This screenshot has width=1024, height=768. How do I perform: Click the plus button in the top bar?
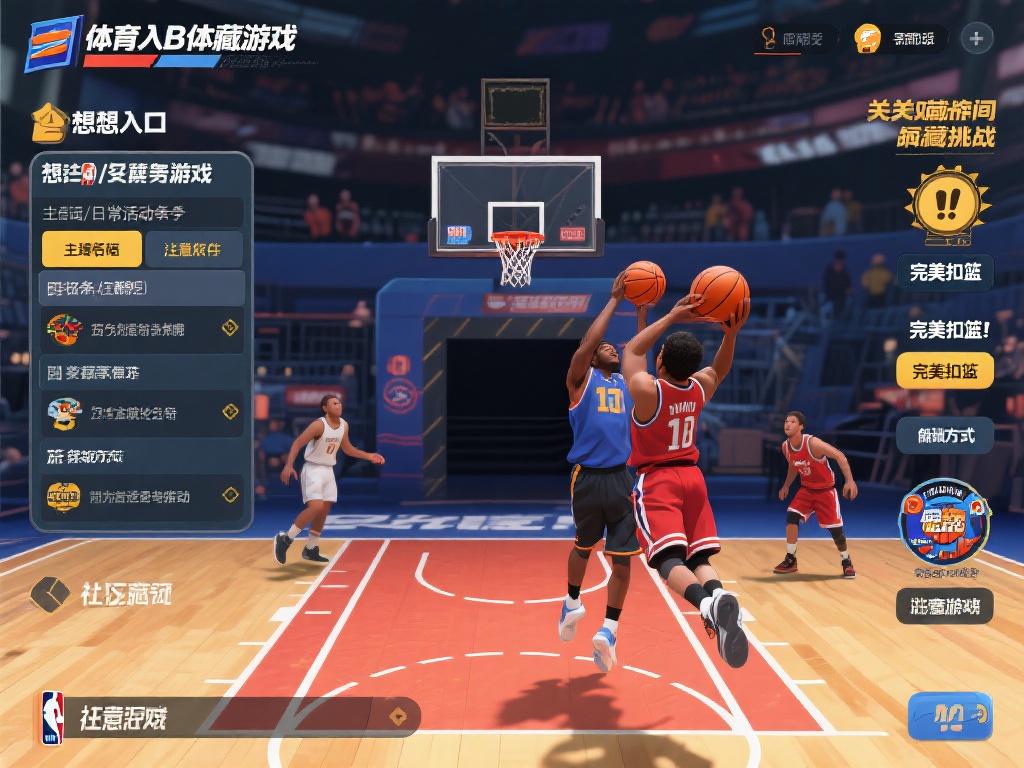click(x=976, y=39)
